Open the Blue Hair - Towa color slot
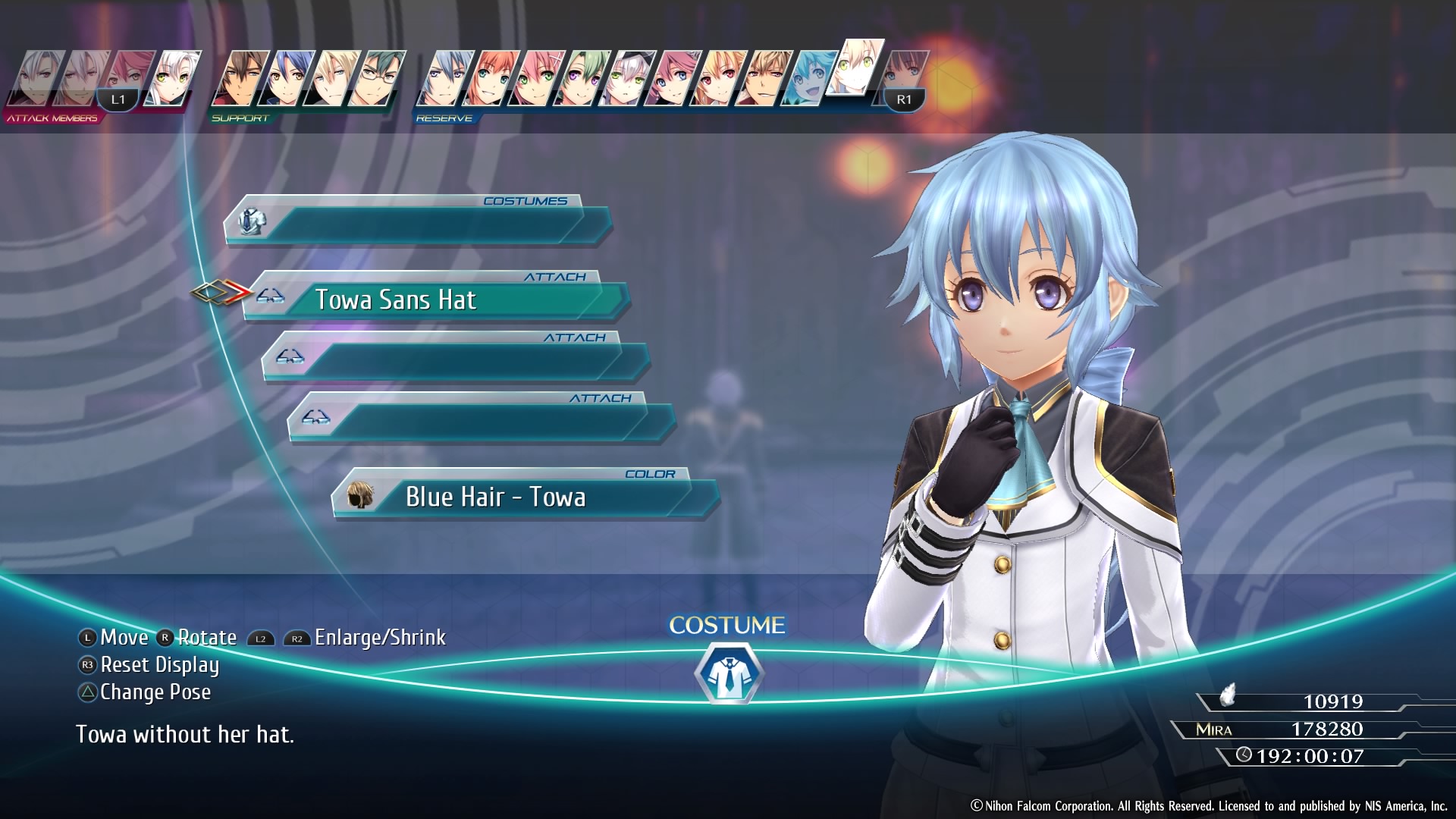 [x=523, y=497]
